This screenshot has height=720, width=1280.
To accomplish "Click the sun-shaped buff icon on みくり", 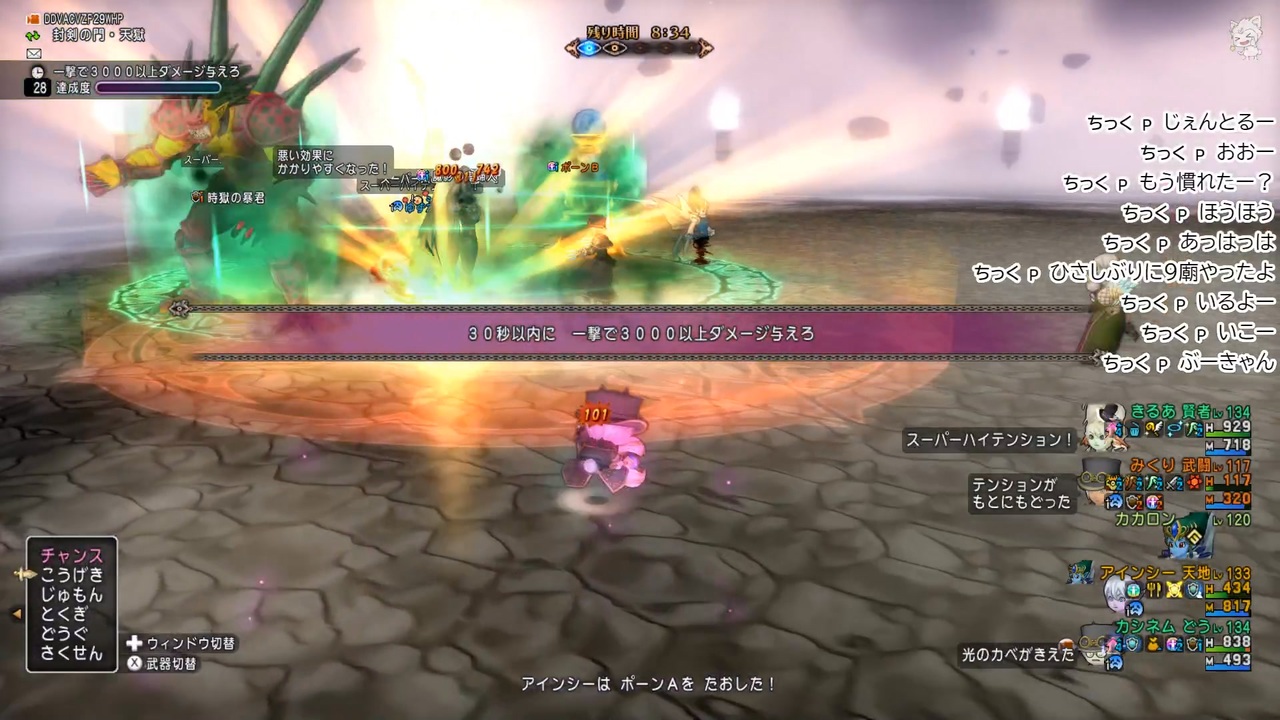I will [1194, 482].
